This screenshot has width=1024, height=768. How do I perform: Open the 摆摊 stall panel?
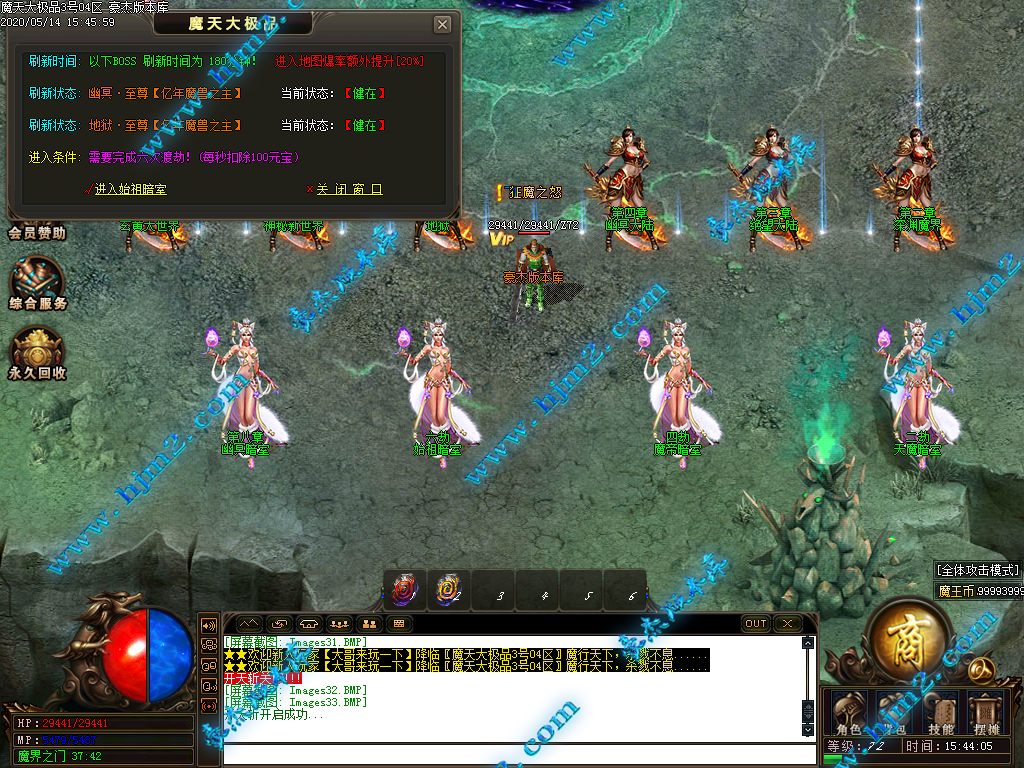pyautogui.click(x=986, y=713)
